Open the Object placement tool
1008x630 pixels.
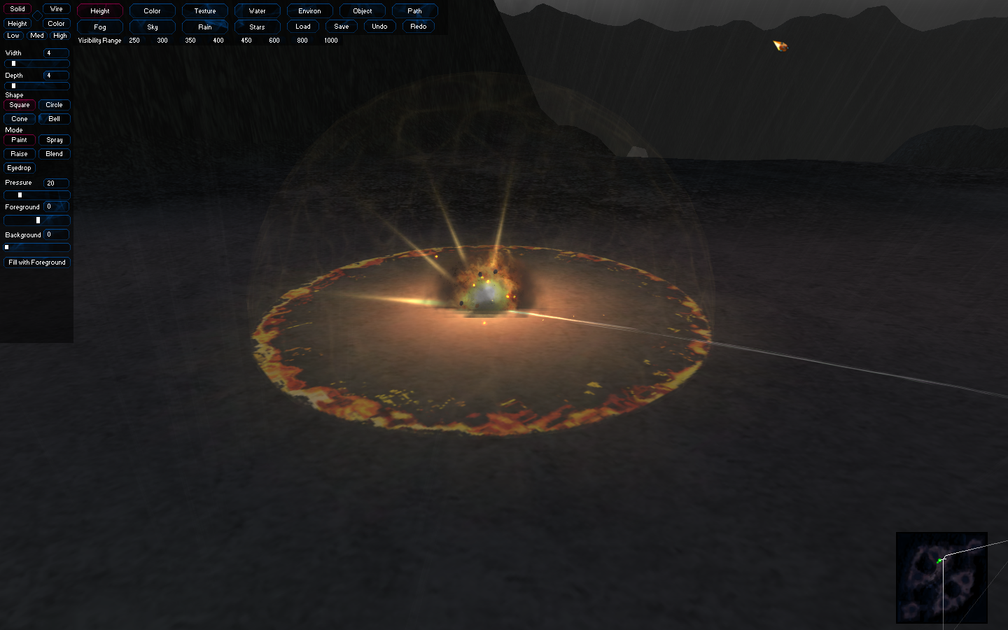(x=362, y=11)
